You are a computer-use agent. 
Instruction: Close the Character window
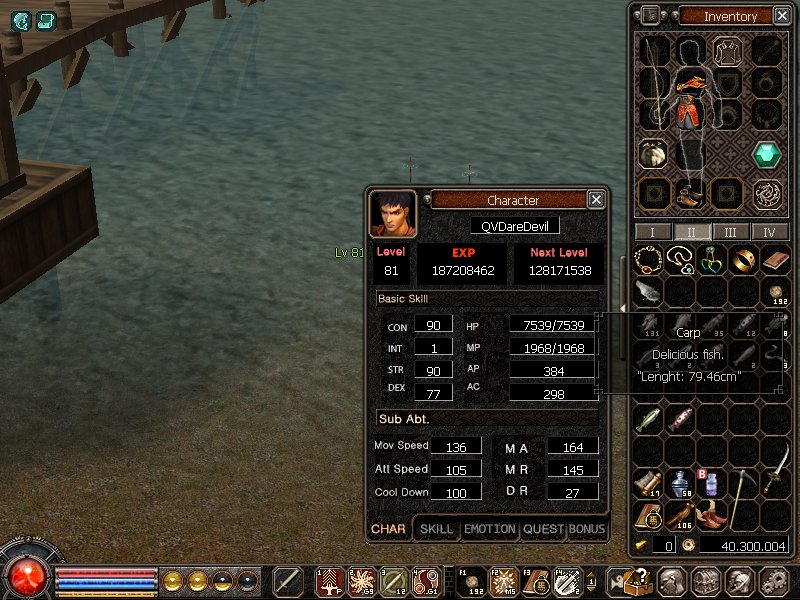[x=596, y=200]
